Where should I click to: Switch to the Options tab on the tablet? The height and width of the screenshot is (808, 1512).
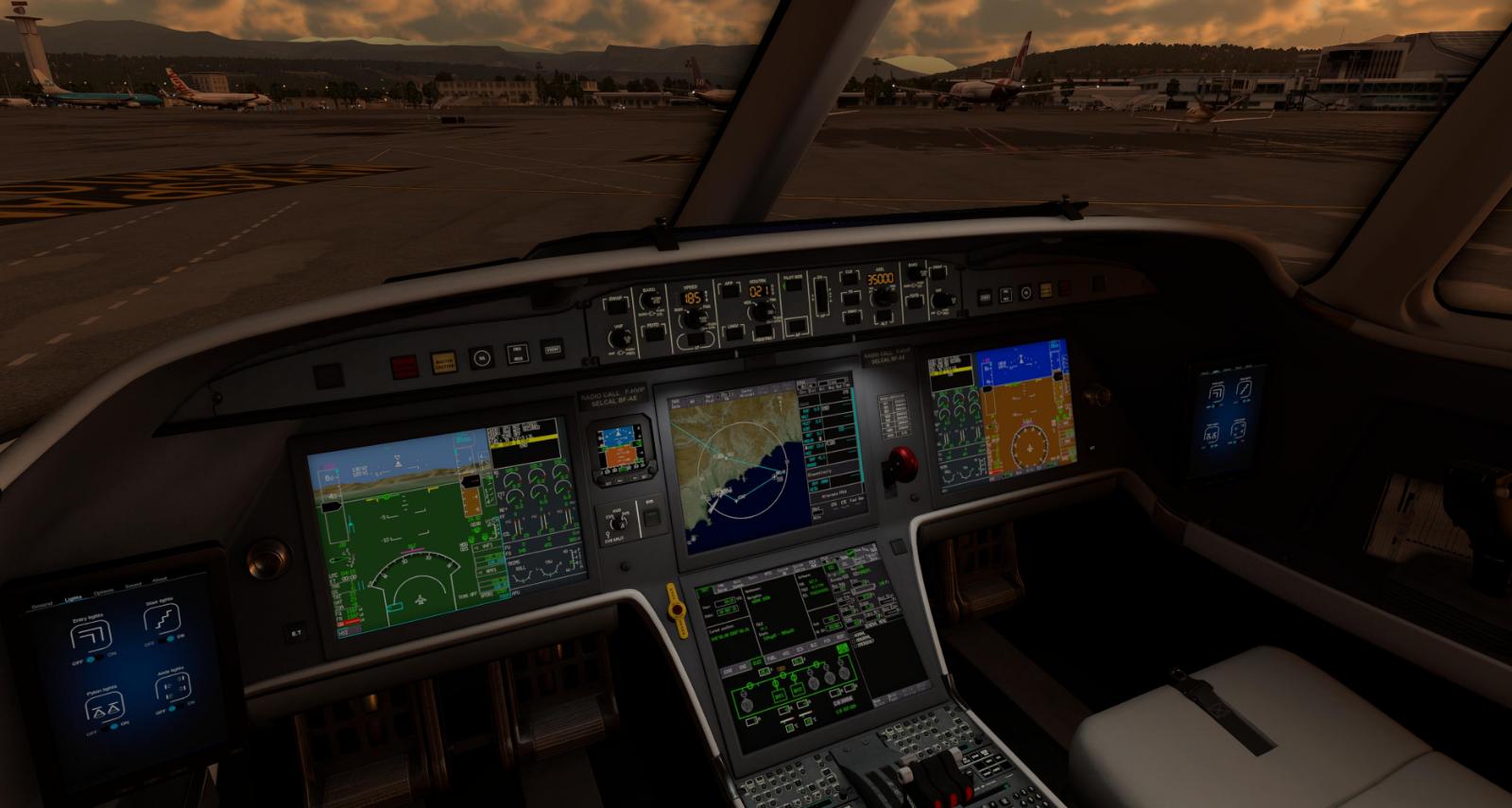104,592
